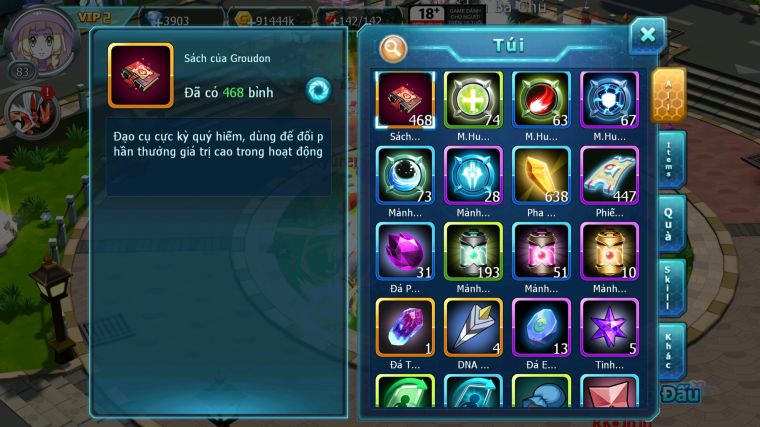Click the round blue swirl button
The width and height of the screenshot is (760, 427).
click(318, 88)
